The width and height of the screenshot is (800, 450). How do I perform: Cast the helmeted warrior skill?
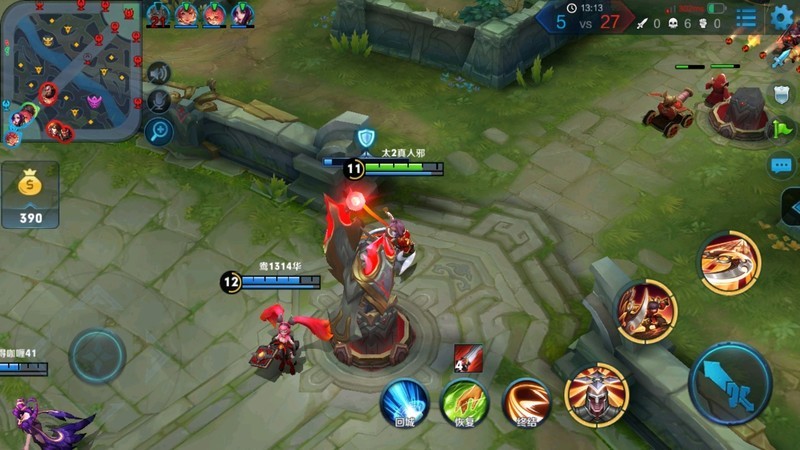pyautogui.click(x=596, y=393)
